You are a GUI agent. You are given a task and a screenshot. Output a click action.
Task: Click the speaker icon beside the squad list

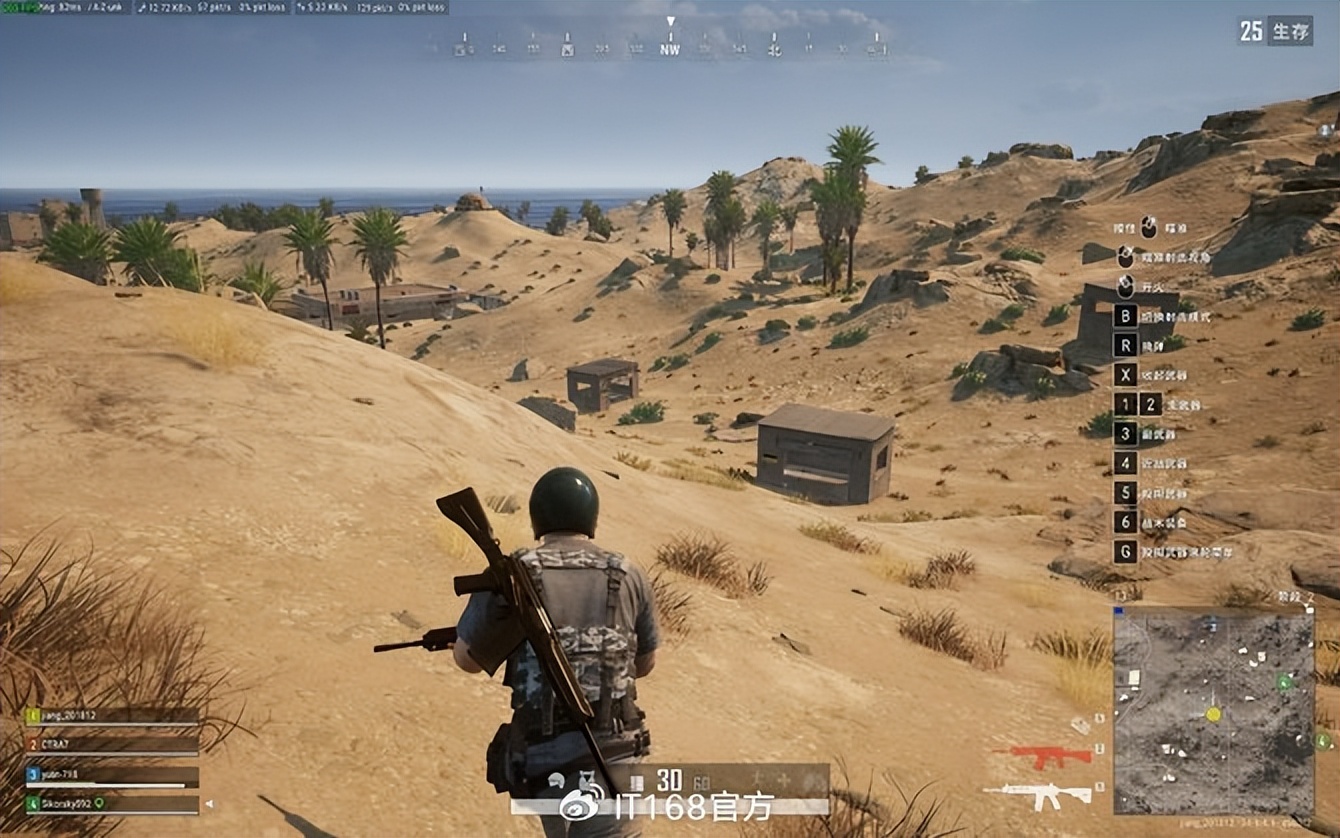click(208, 803)
